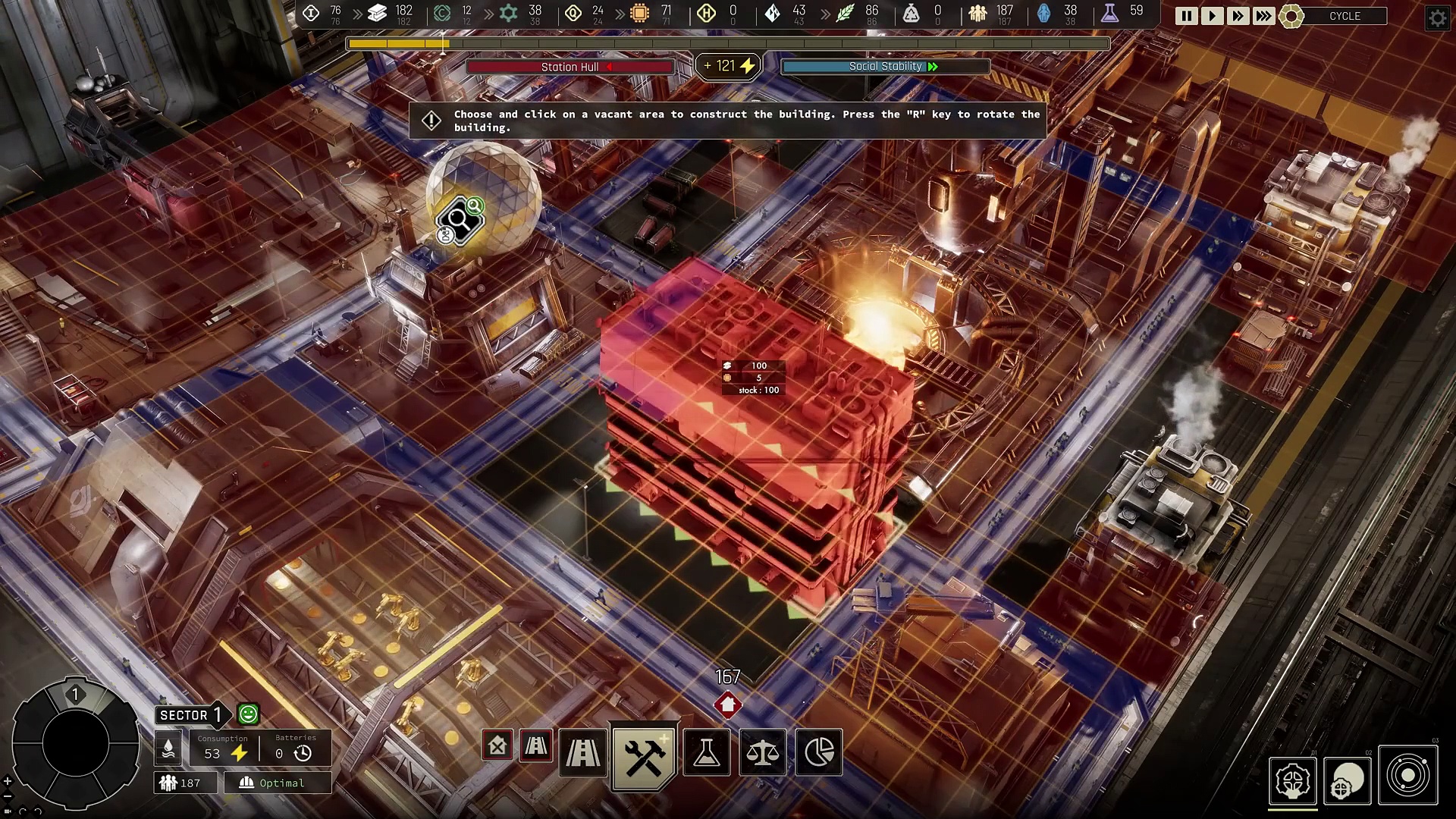Switch to the planet view labeled 02

tap(1348, 780)
